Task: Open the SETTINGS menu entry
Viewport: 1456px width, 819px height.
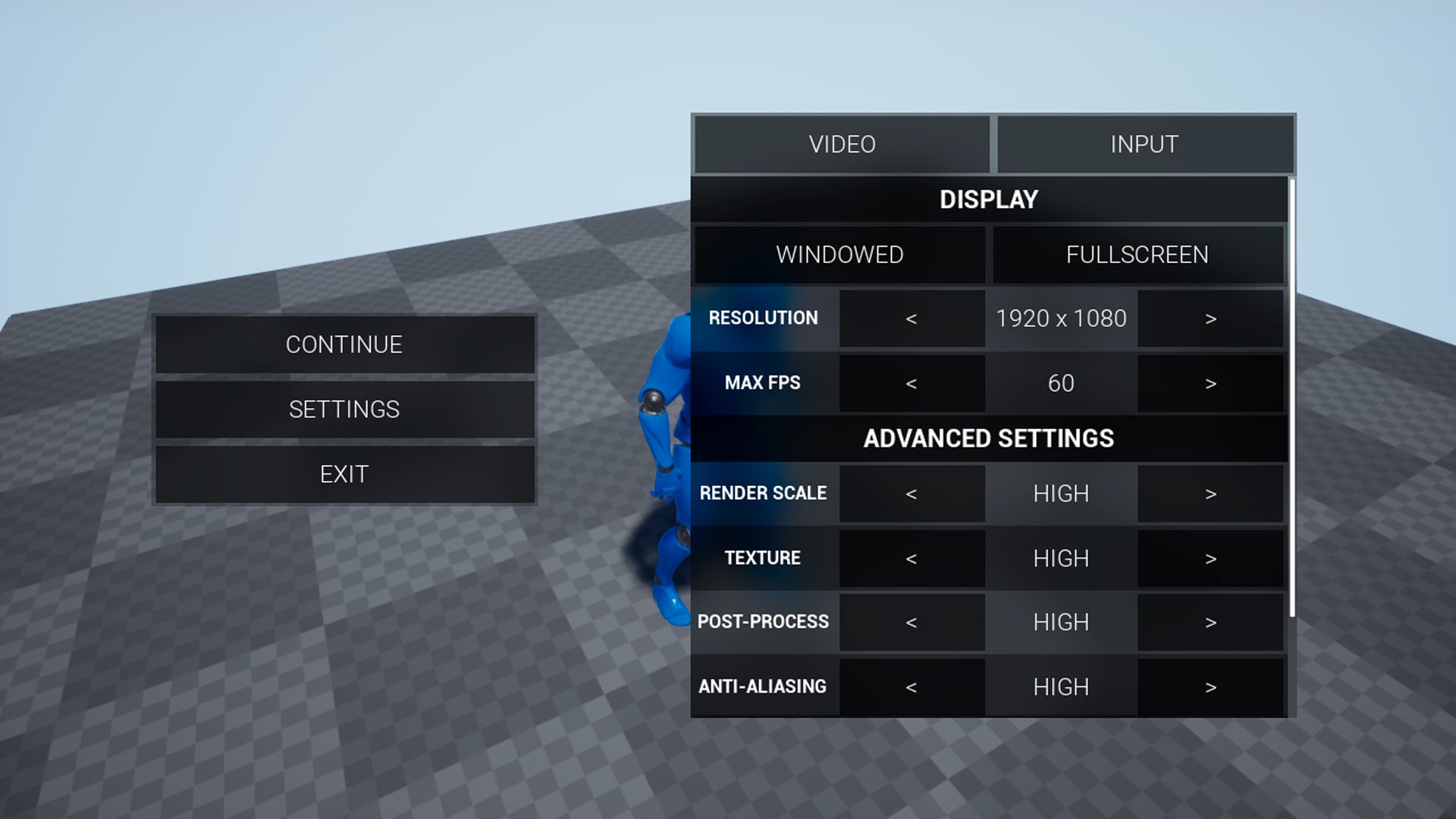Action: [x=344, y=409]
